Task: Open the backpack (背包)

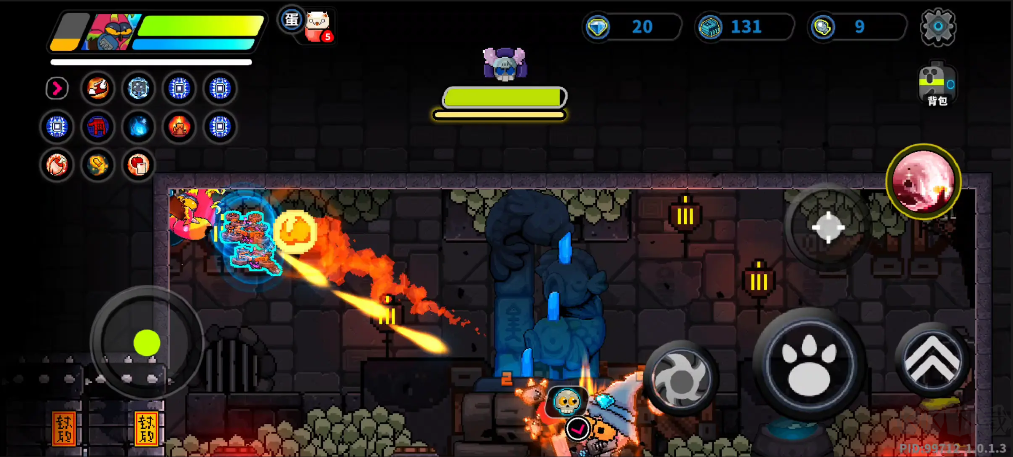Action: pos(937,85)
